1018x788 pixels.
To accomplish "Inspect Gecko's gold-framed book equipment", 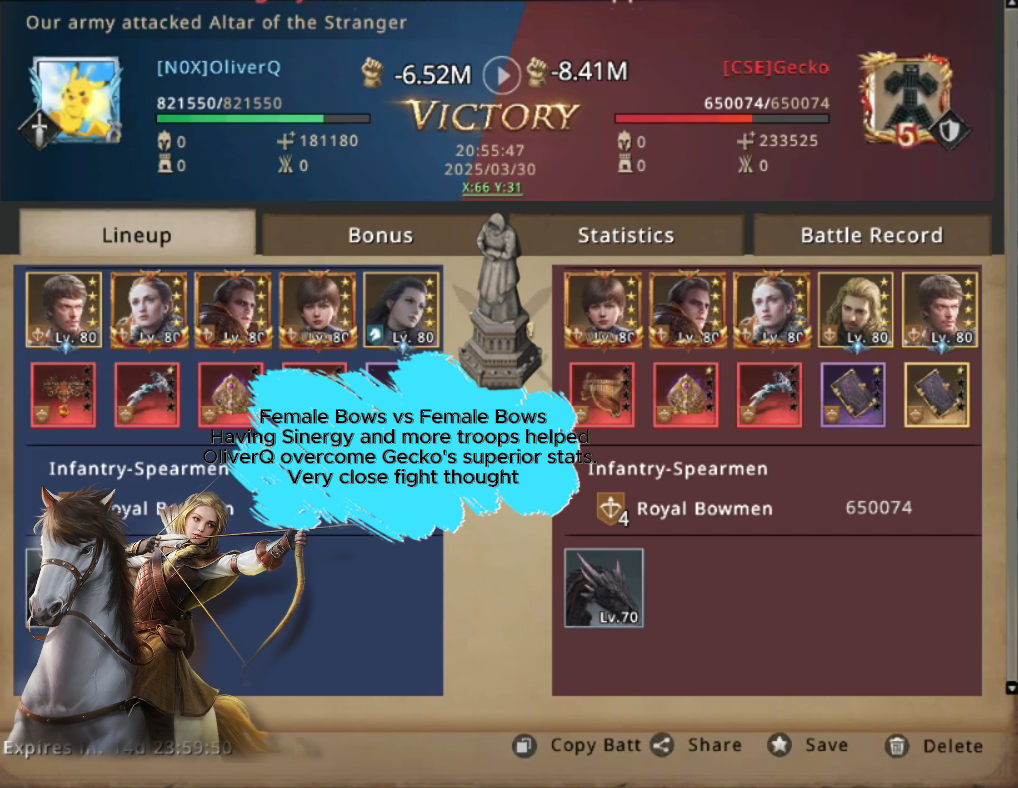I will 937,395.
